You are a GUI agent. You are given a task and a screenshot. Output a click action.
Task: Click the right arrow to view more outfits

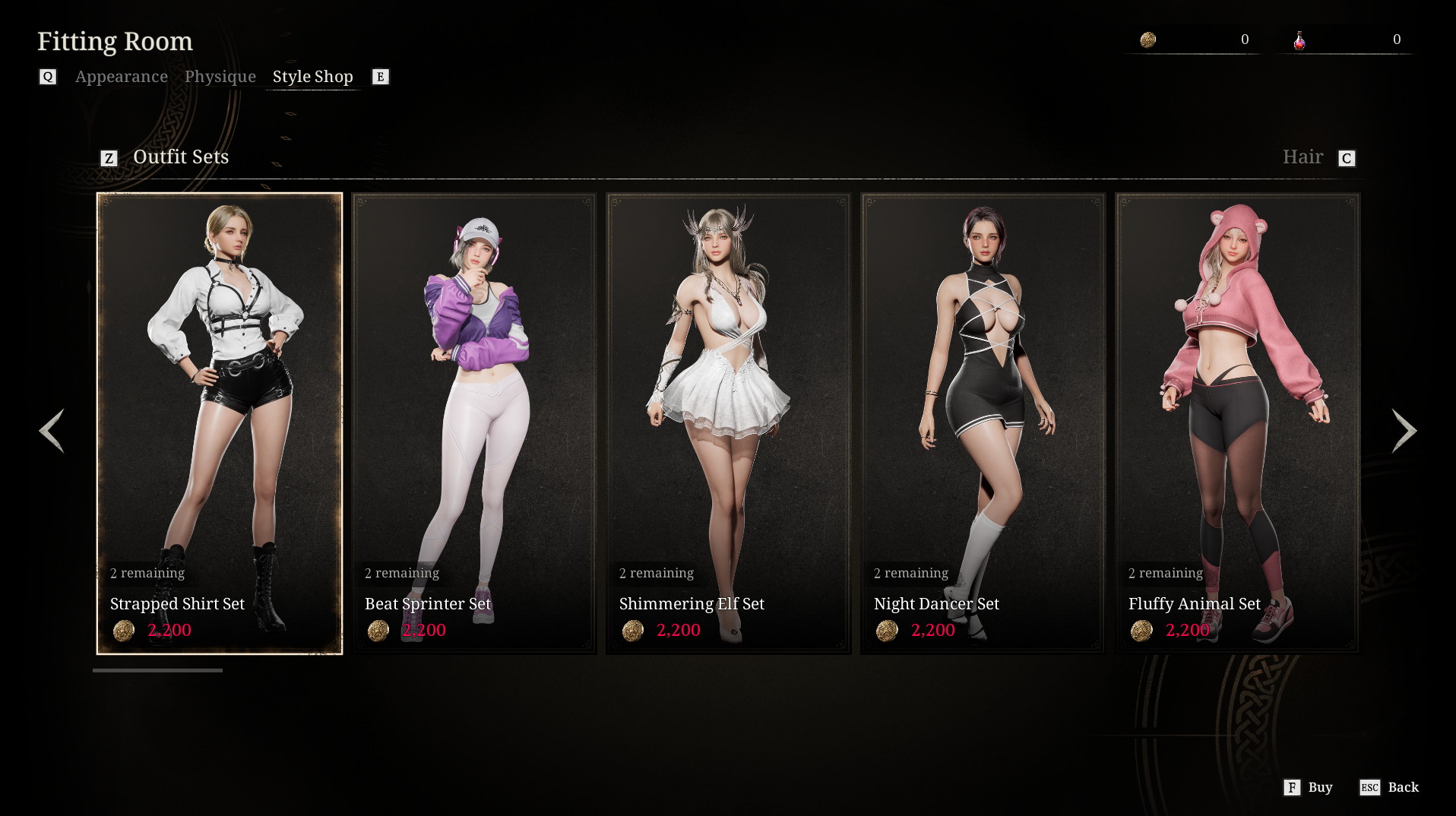[1404, 431]
